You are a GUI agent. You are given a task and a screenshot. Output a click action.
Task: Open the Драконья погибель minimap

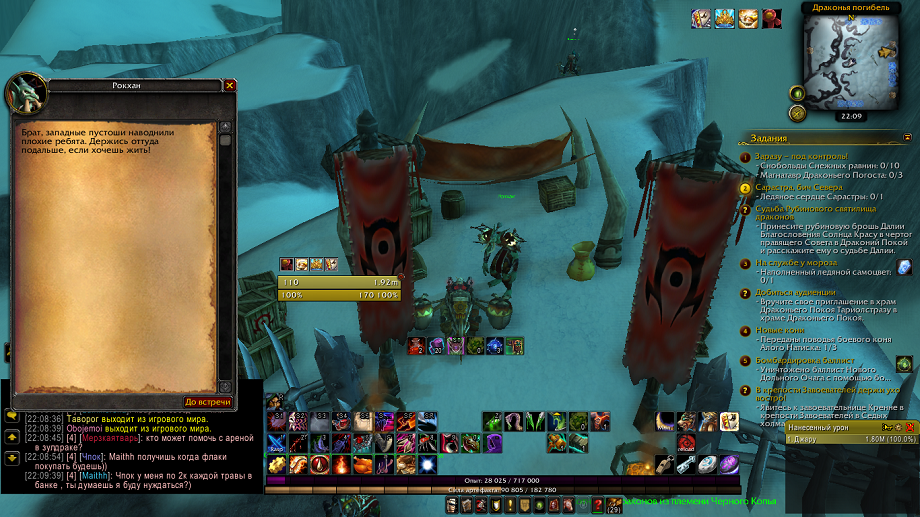coord(853,62)
